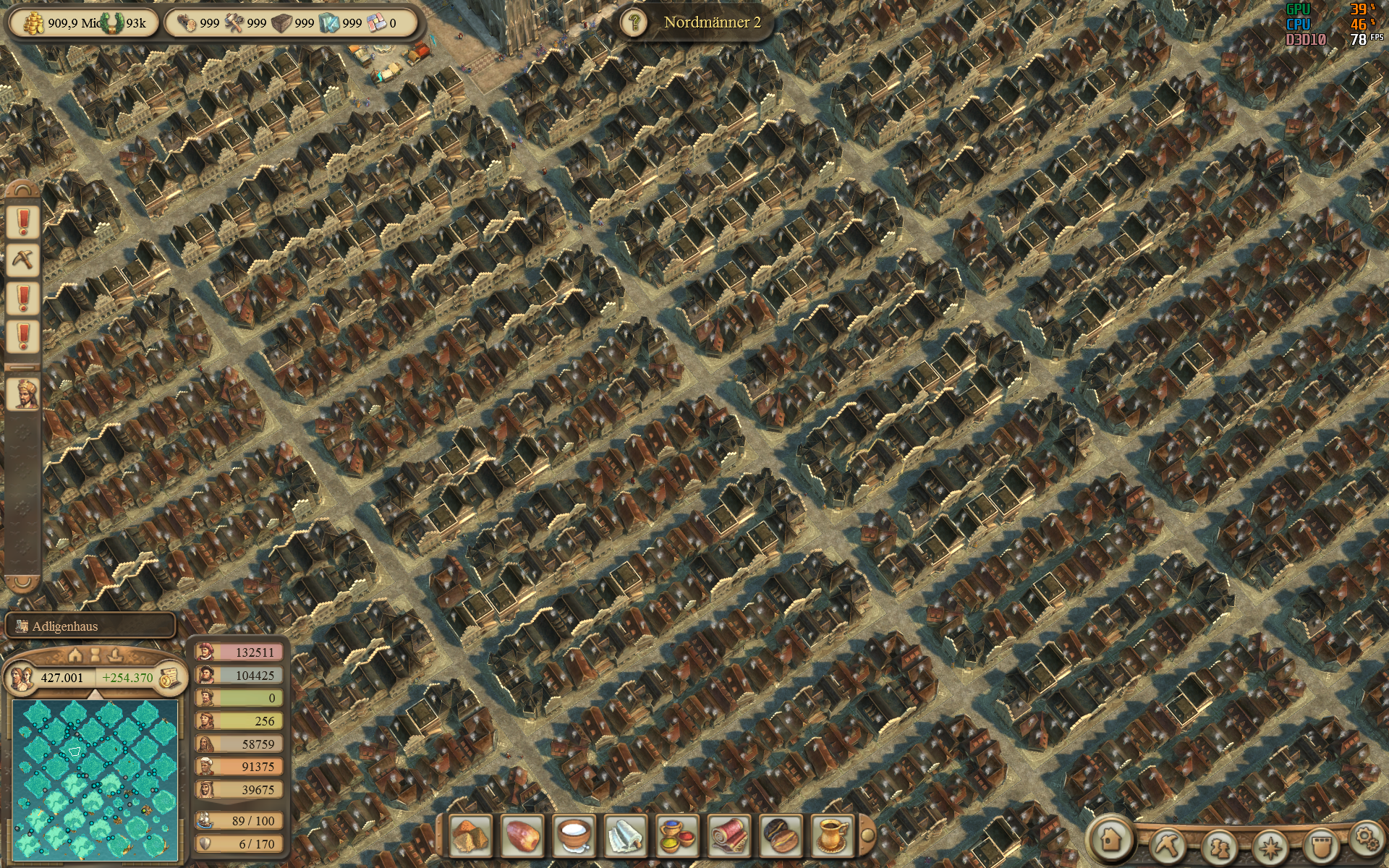Screen dimensions: 1389x868
Task: Click the question mark beside Nordmänner 2
Action: point(633,22)
